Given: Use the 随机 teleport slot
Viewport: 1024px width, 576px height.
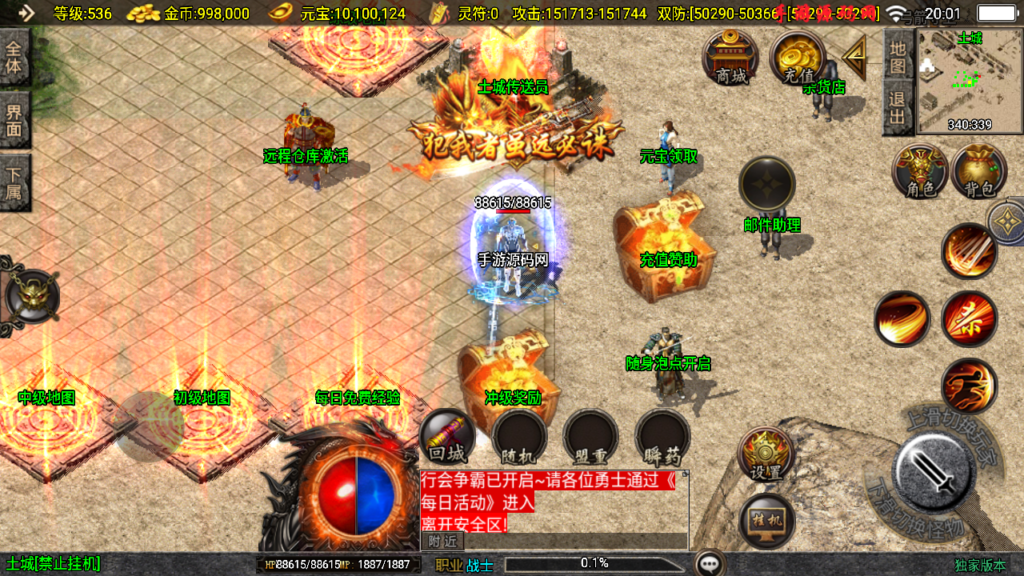Looking at the screenshot, I should coord(519,436).
